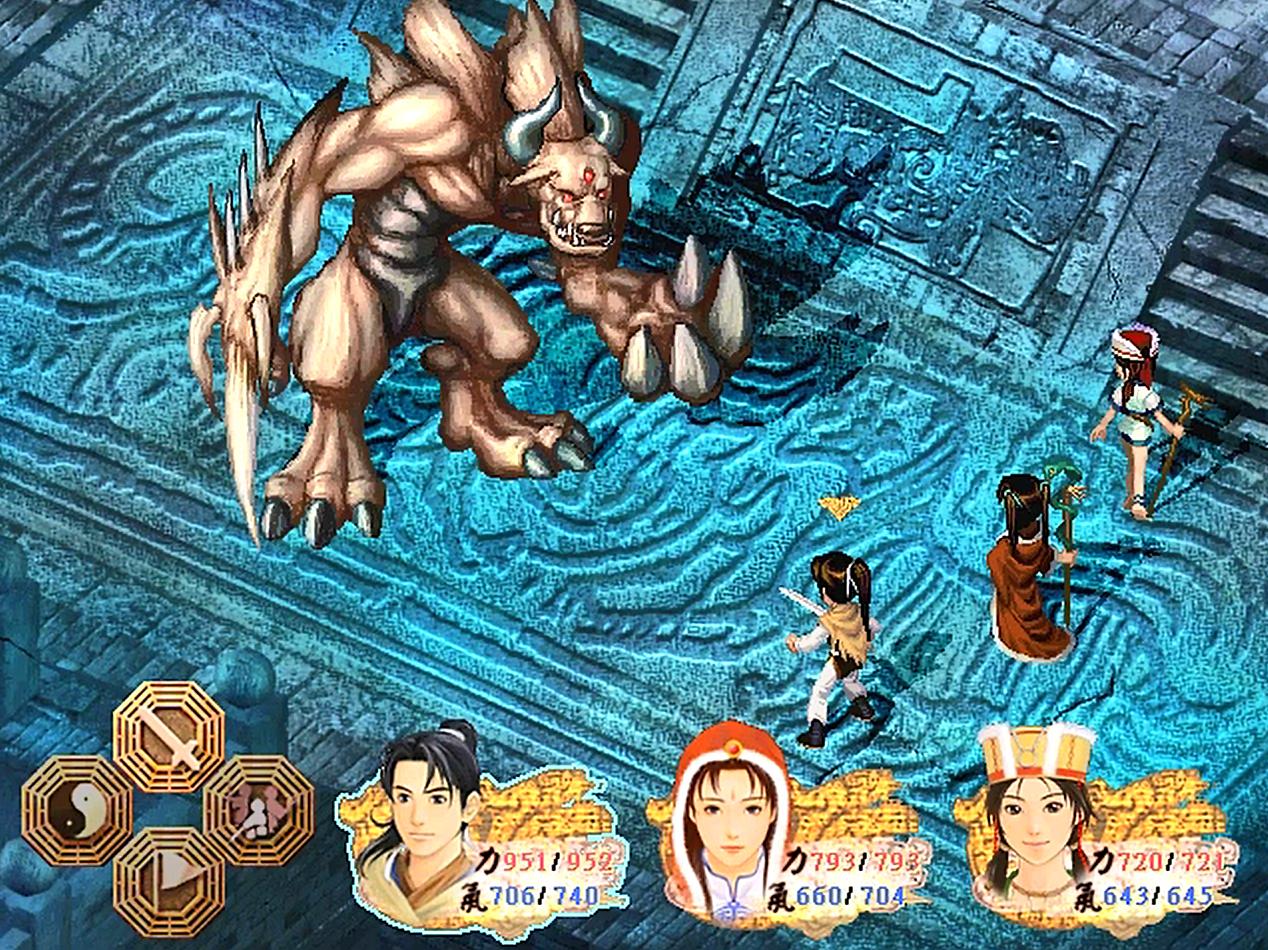
Task: Activate the flag command octagon
Action: click(168, 880)
